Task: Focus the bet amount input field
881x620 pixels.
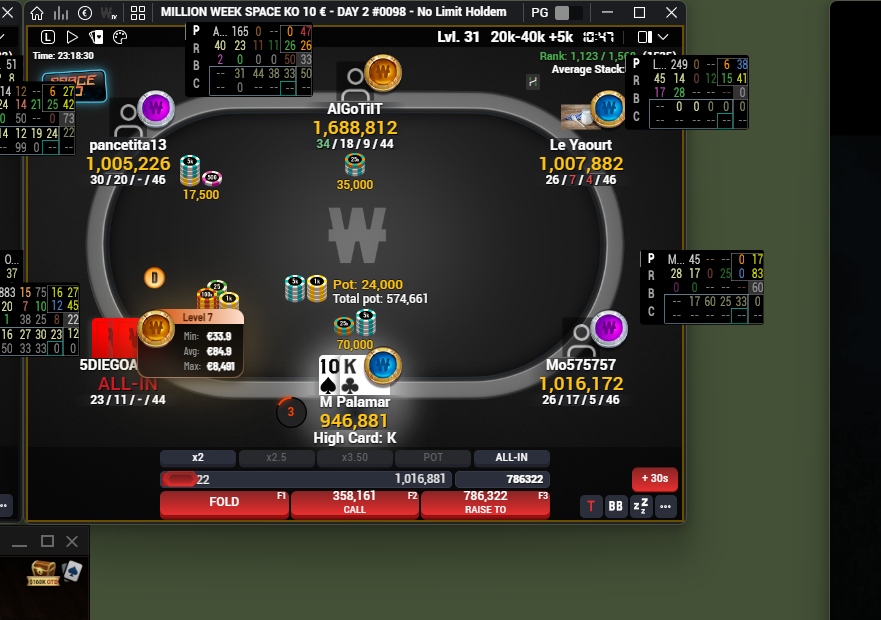Action: click(x=502, y=480)
